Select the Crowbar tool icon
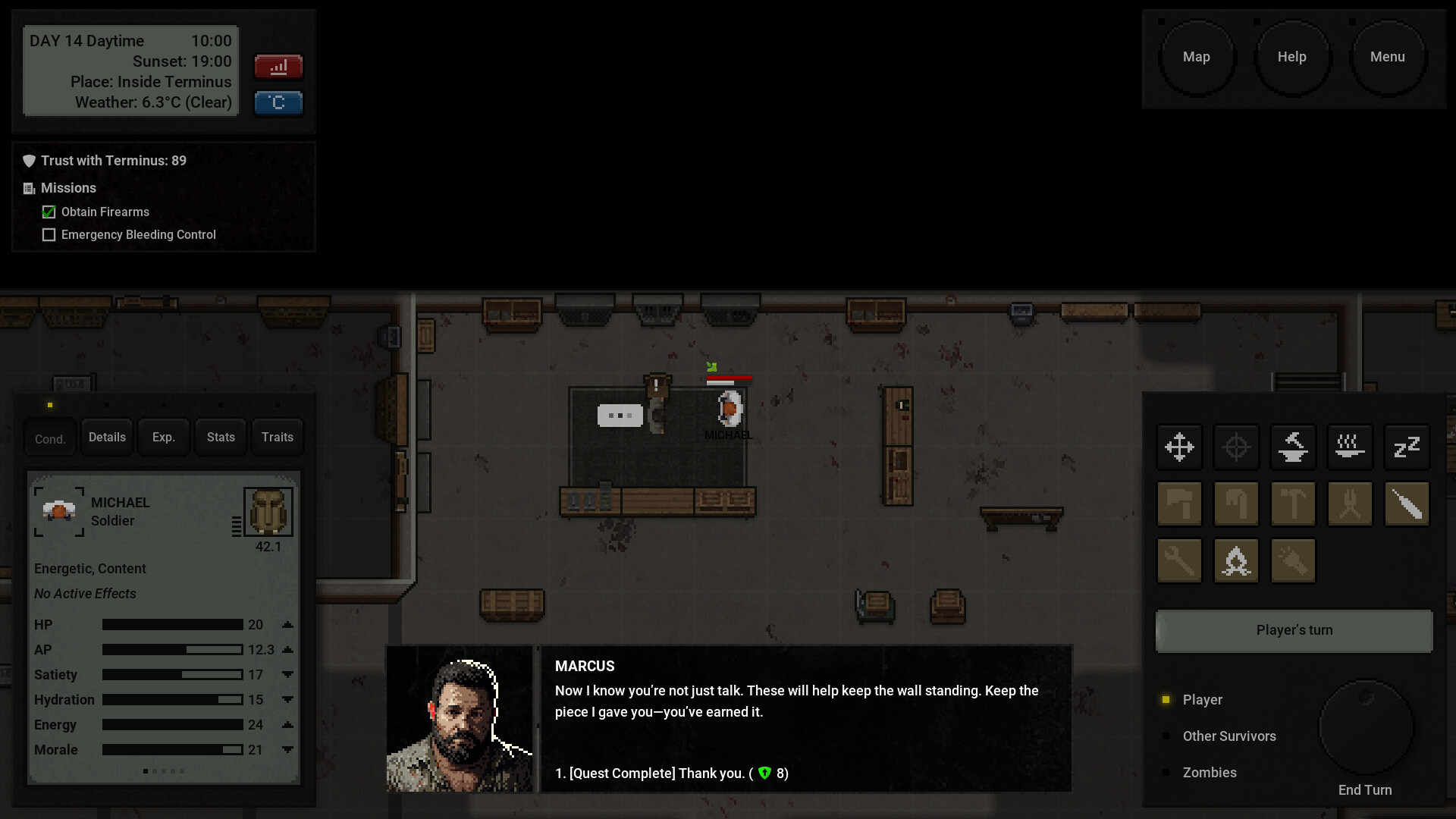The width and height of the screenshot is (1456, 819). click(1236, 504)
